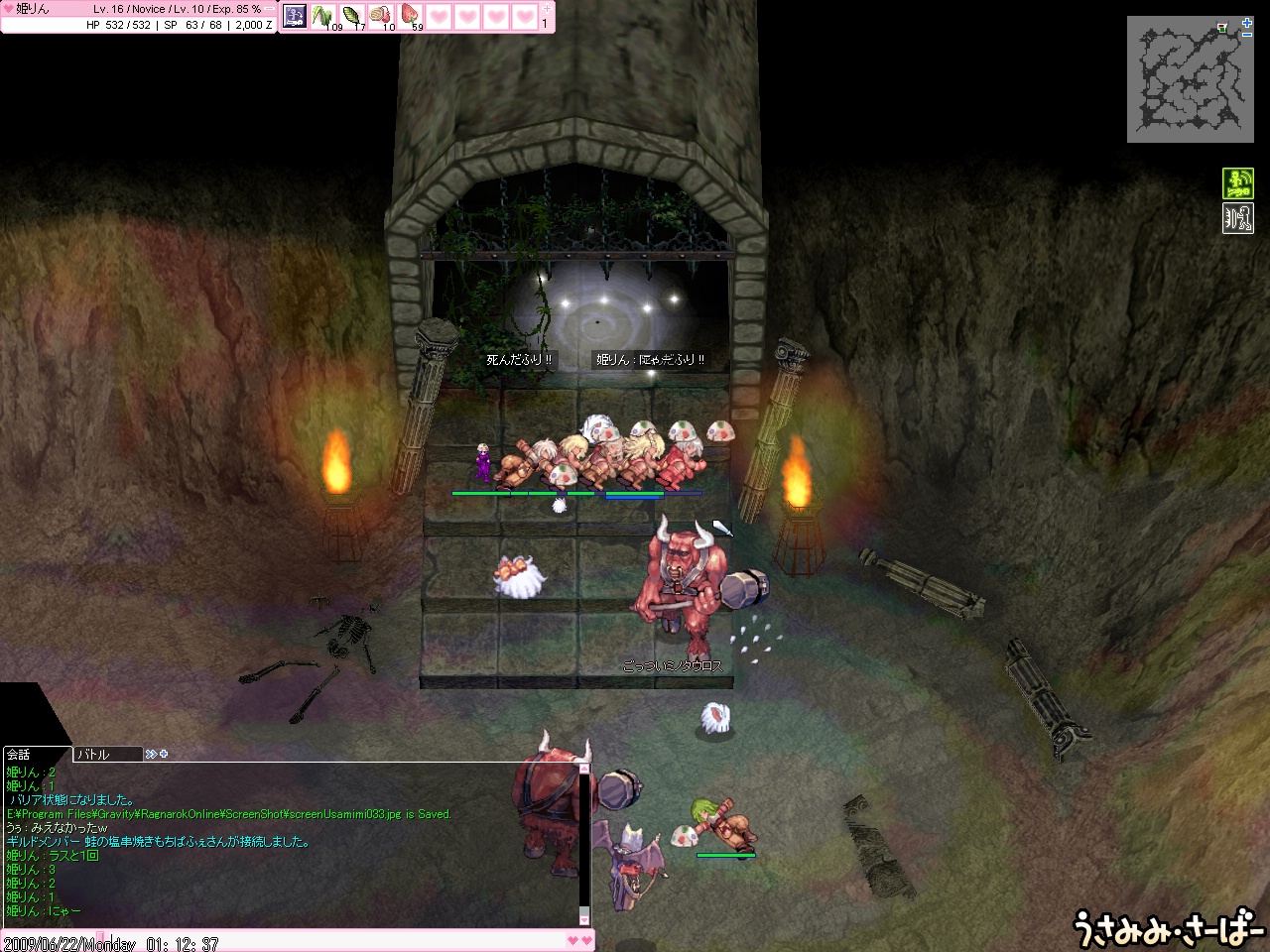This screenshot has width=1270, height=952.
Task: Click the hearts button beside chat input
Action: click(579, 940)
